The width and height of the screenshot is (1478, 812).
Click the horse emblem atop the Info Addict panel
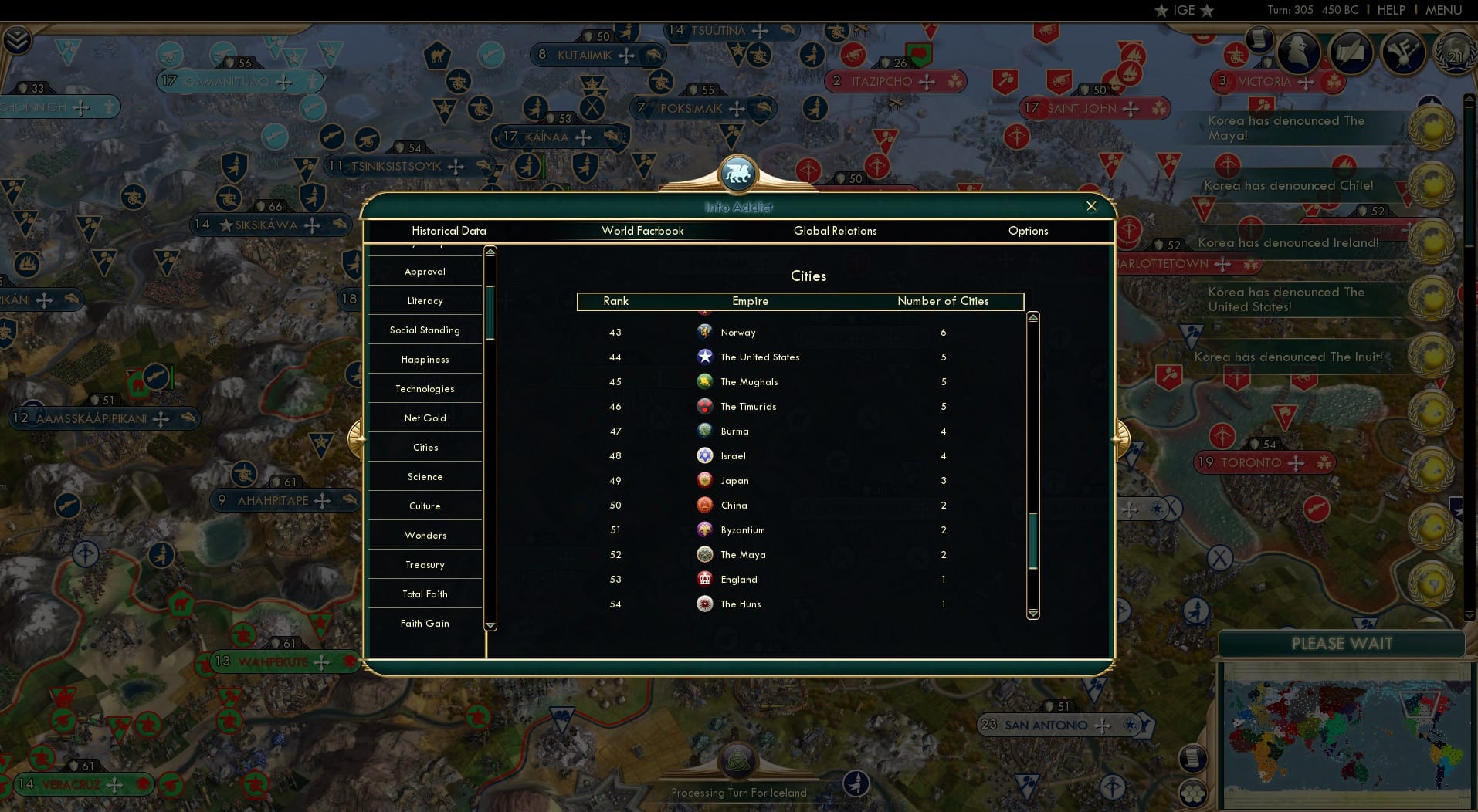(737, 174)
